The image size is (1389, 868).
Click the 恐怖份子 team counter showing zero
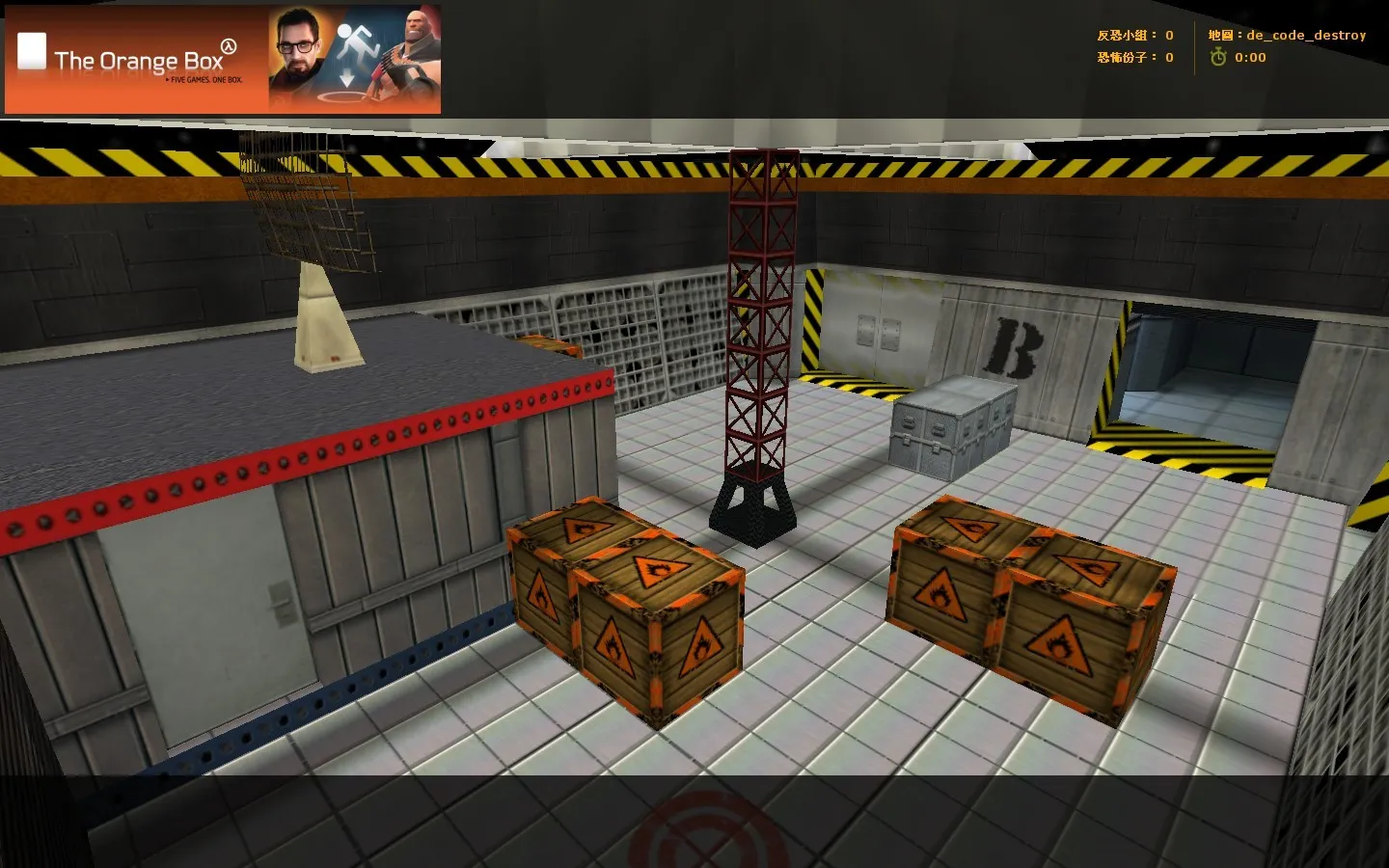pyautogui.click(x=1121, y=57)
